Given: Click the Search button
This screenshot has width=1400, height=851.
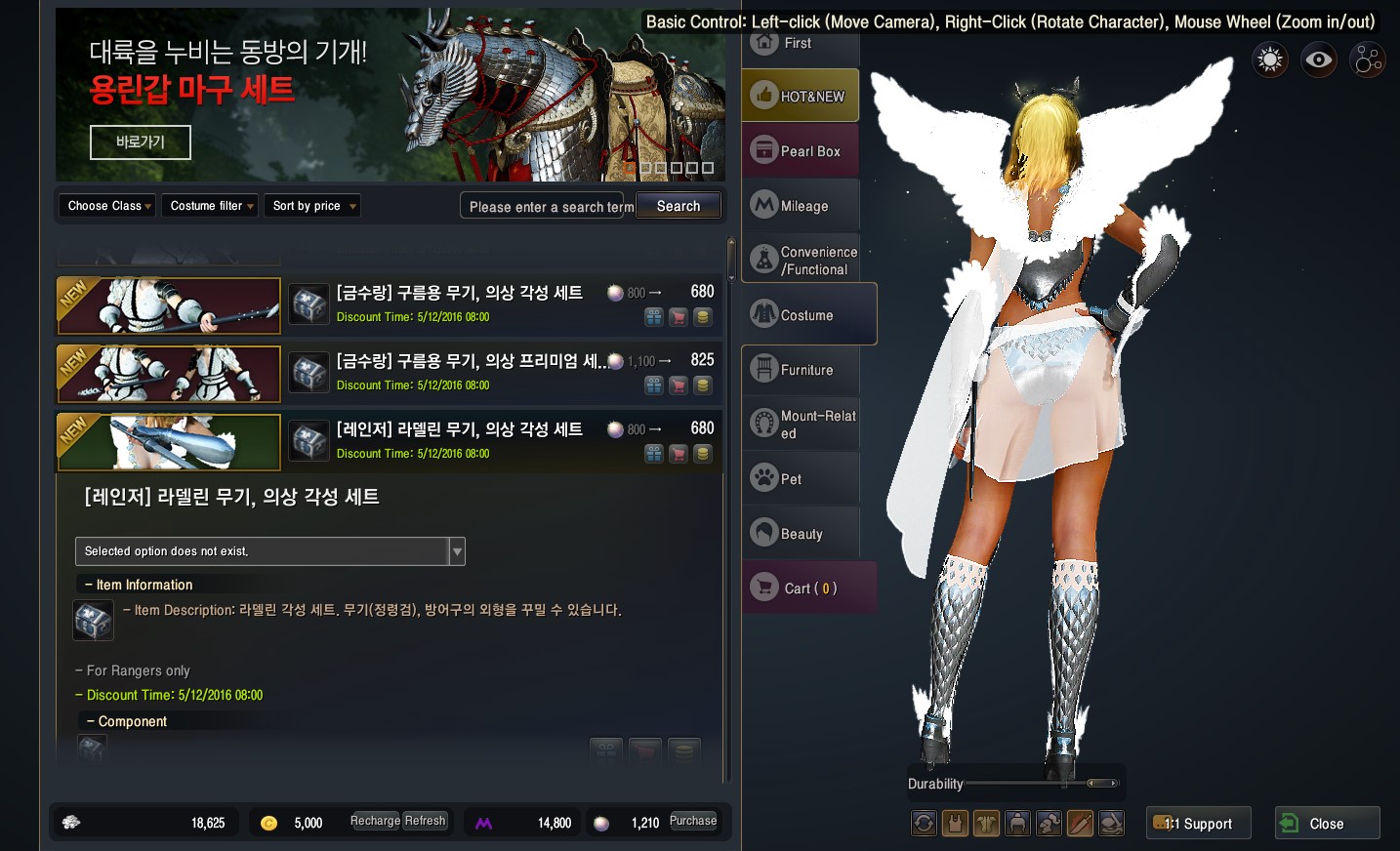Looking at the screenshot, I should (x=679, y=206).
